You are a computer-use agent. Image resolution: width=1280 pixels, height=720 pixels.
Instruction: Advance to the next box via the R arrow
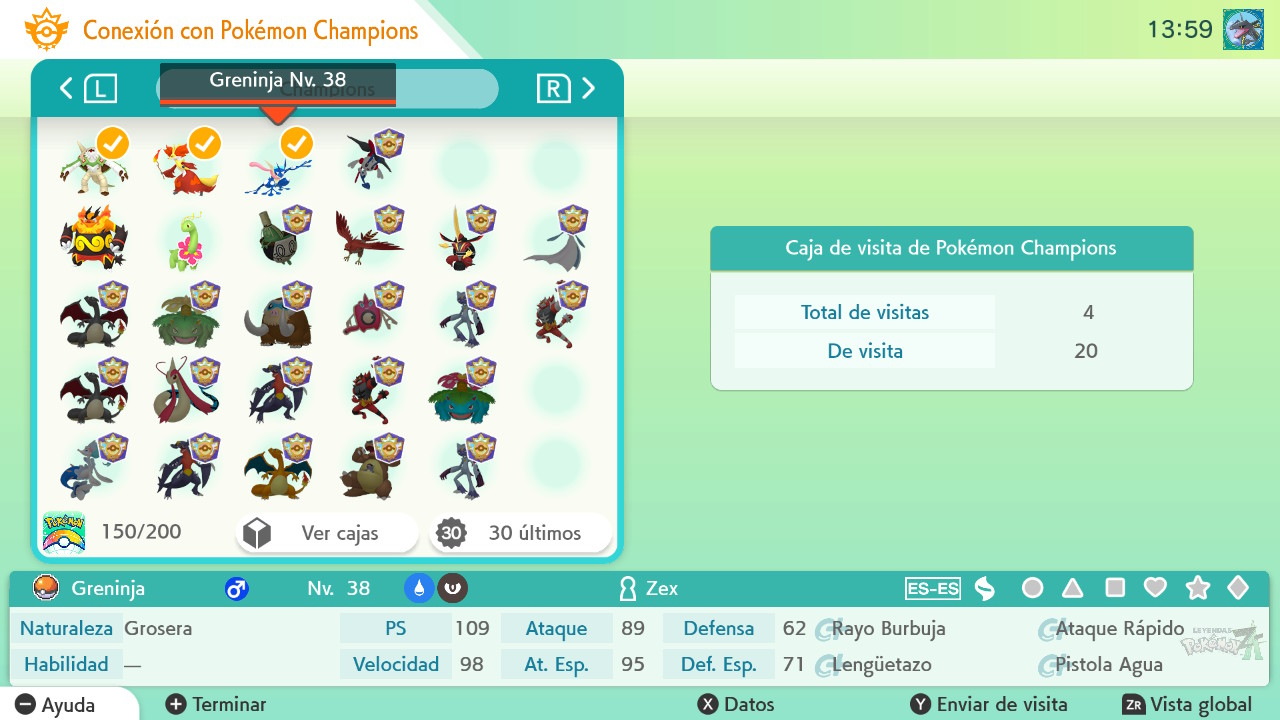588,88
